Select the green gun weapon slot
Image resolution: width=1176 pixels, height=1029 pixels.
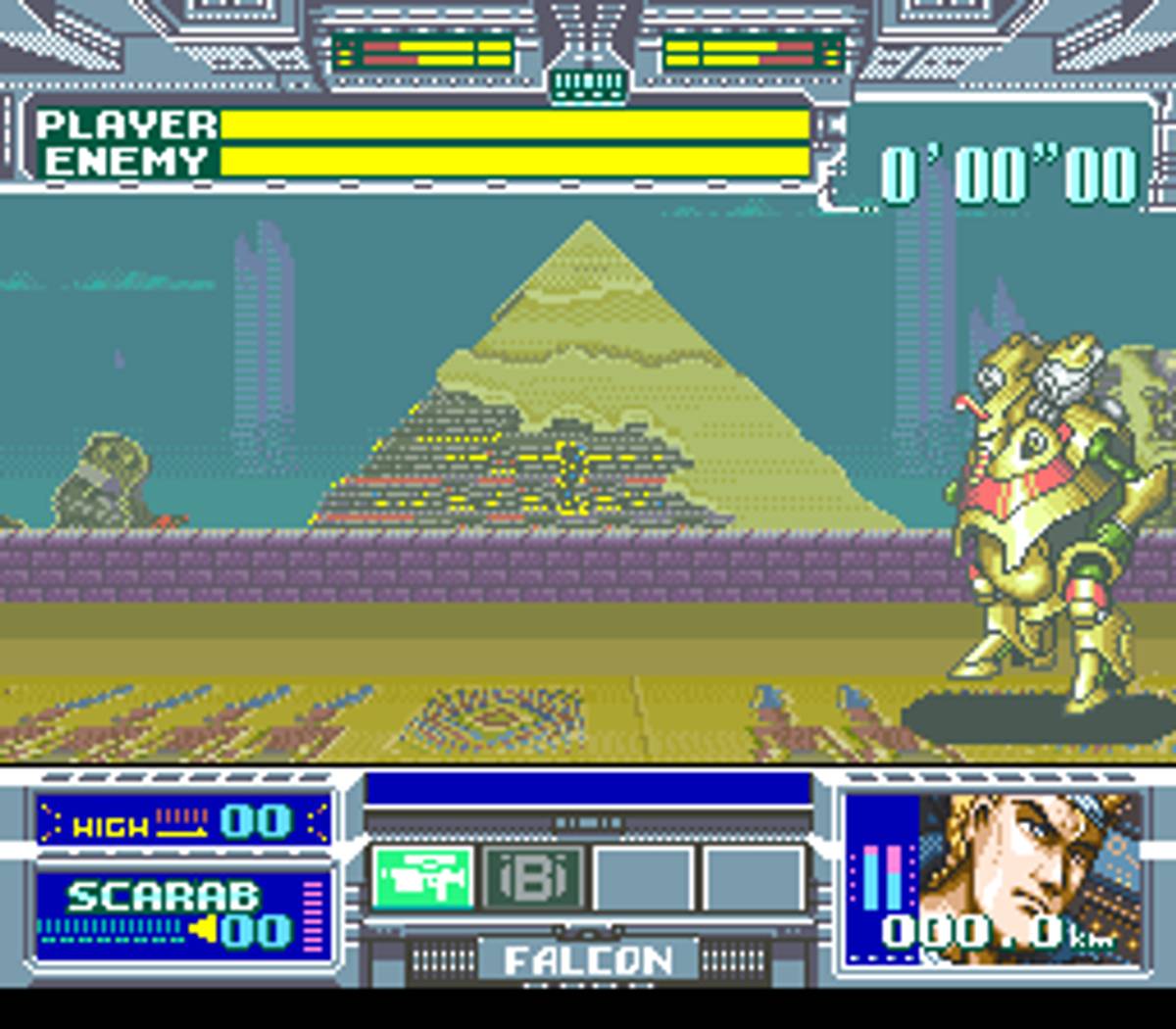click(x=423, y=877)
